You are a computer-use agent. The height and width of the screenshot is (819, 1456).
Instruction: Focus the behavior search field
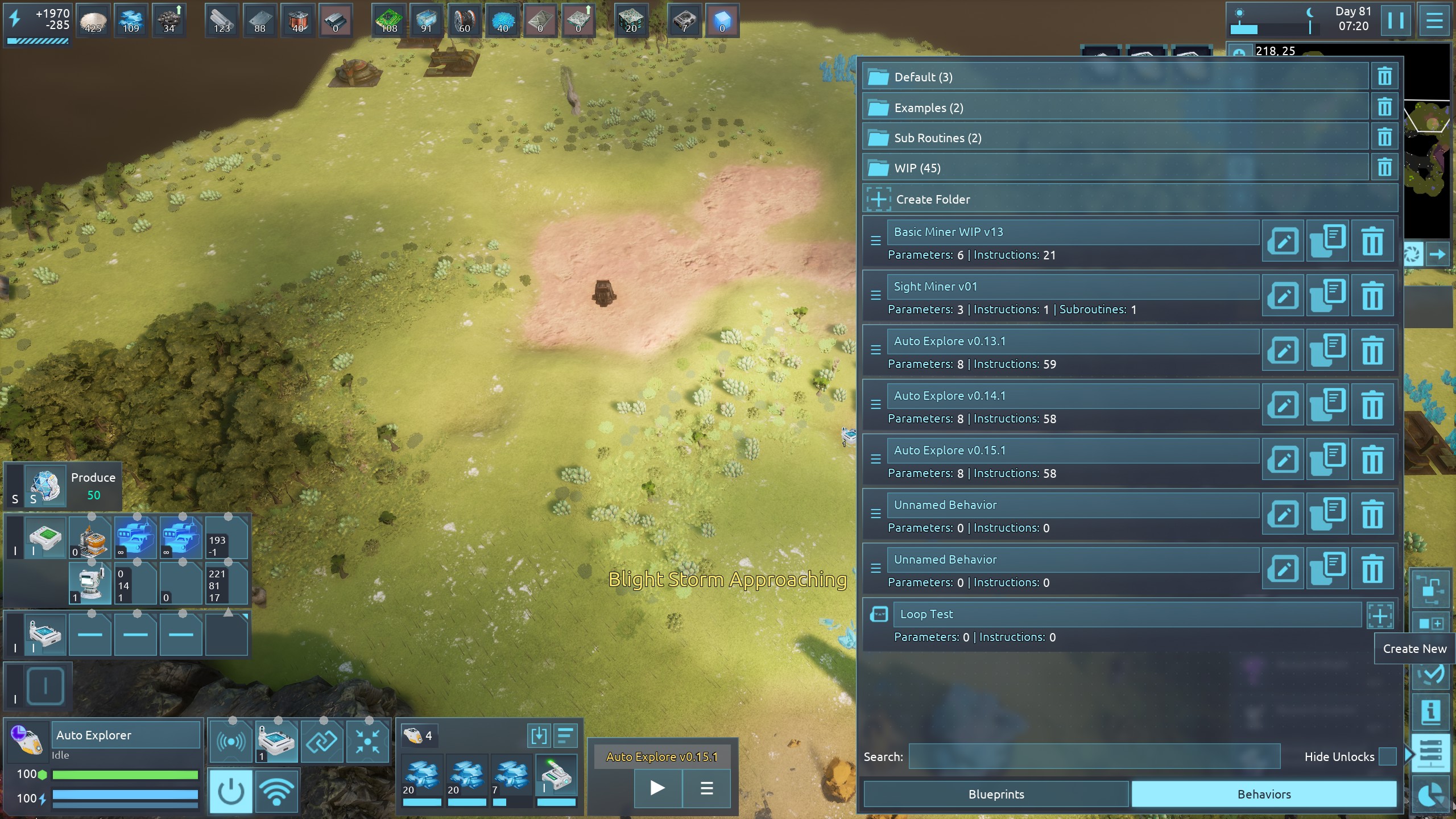point(1094,757)
